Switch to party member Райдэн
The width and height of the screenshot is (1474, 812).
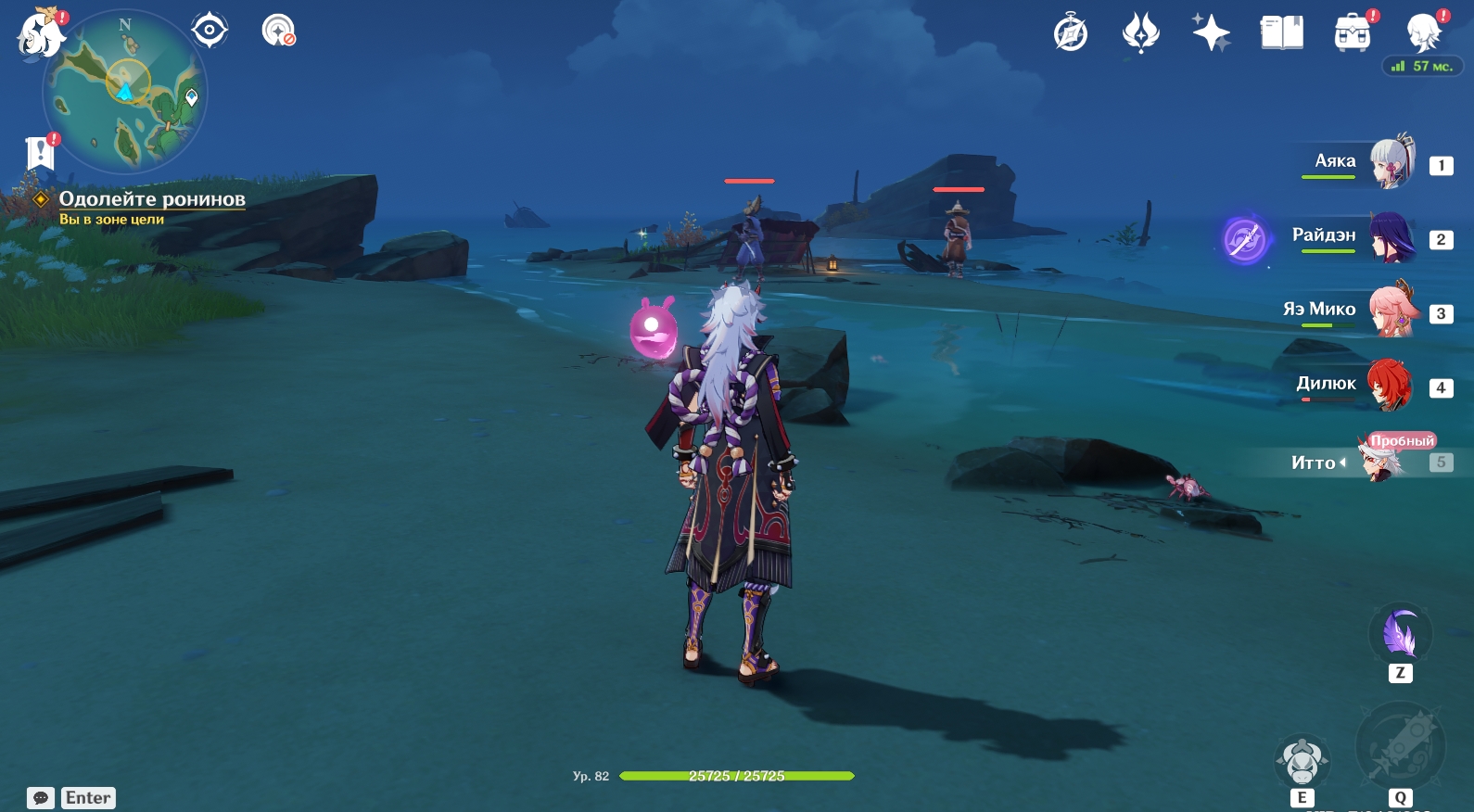pyautogui.click(x=1391, y=237)
